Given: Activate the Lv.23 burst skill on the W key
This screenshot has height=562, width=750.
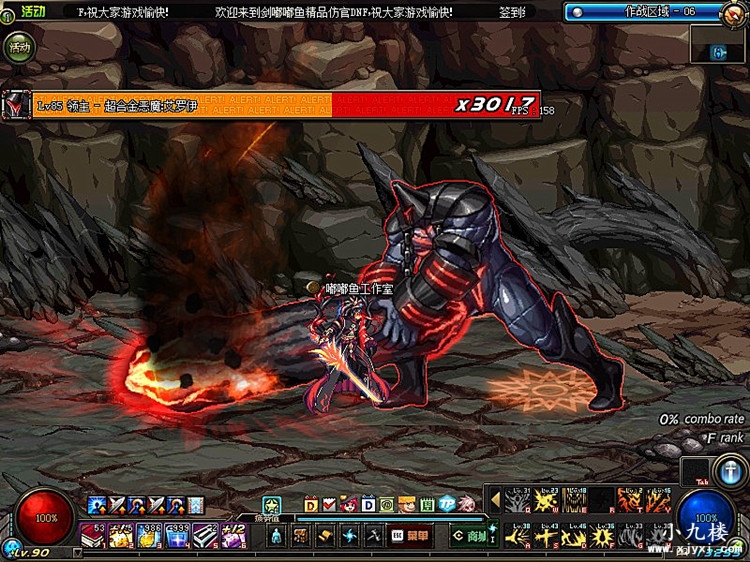Looking at the screenshot, I should (546, 501).
